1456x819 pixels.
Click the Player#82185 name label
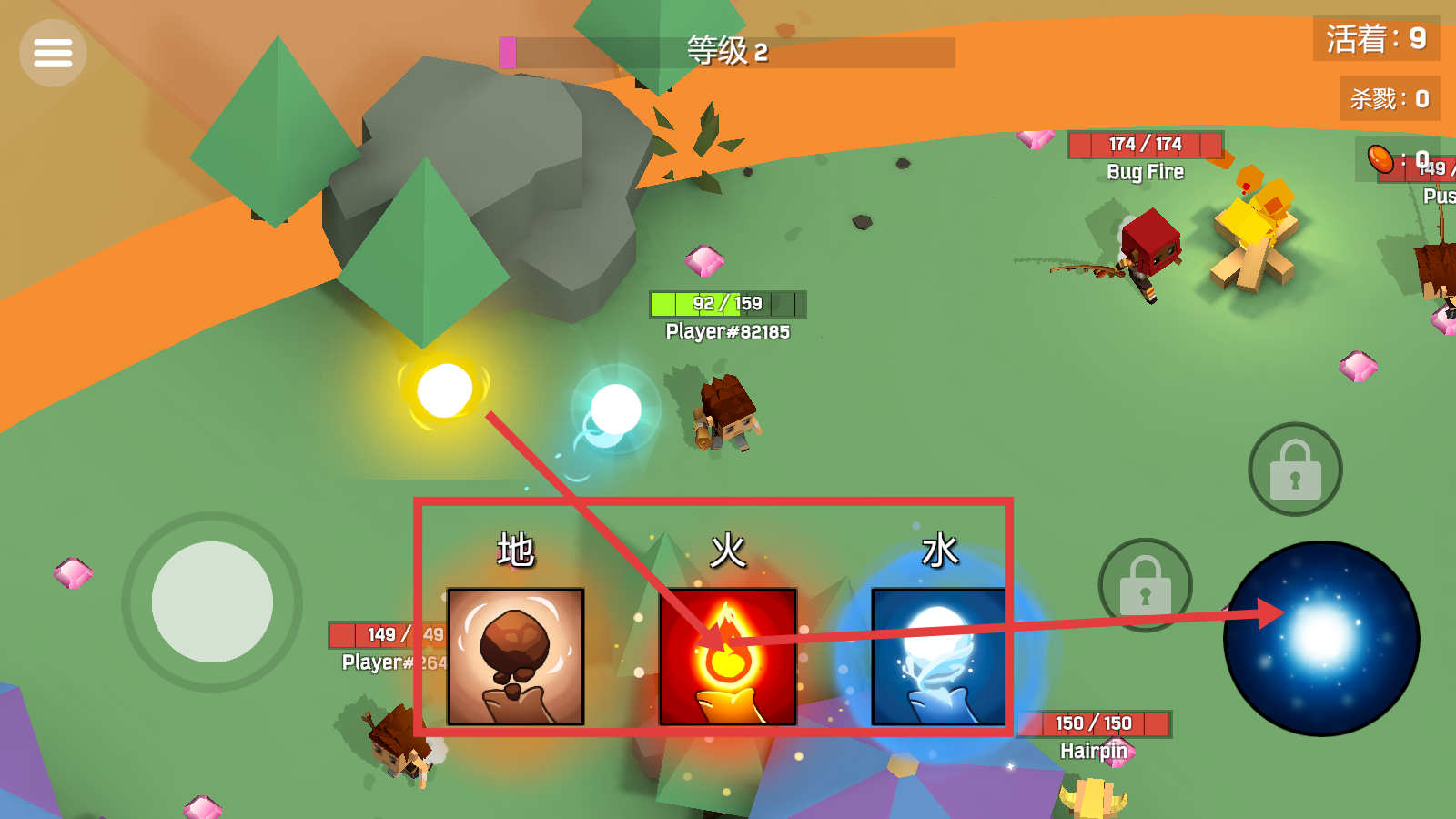pyautogui.click(x=728, y=332)
